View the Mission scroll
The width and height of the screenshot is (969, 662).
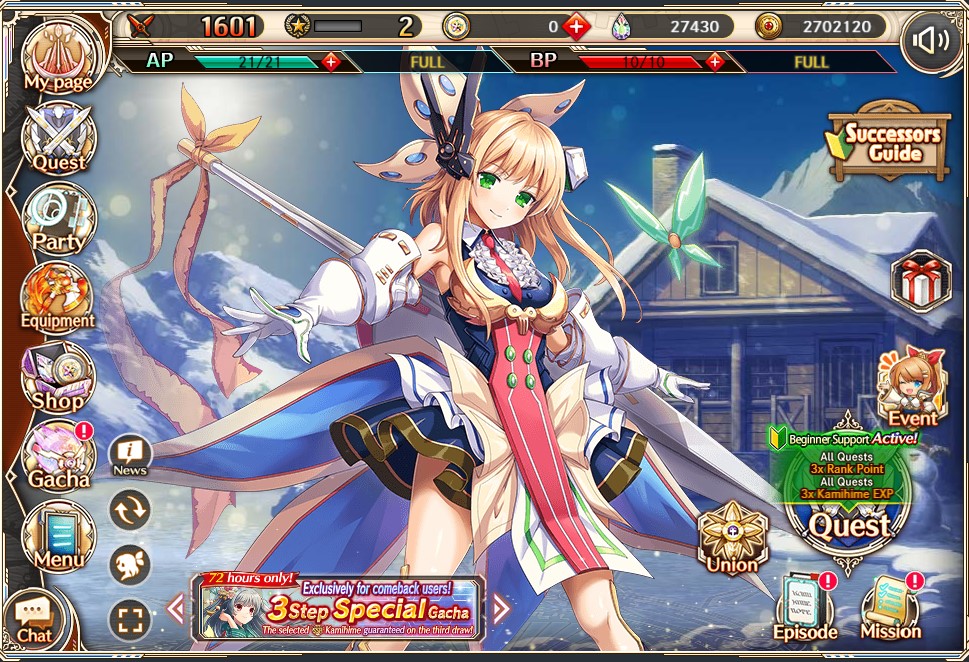890,607
